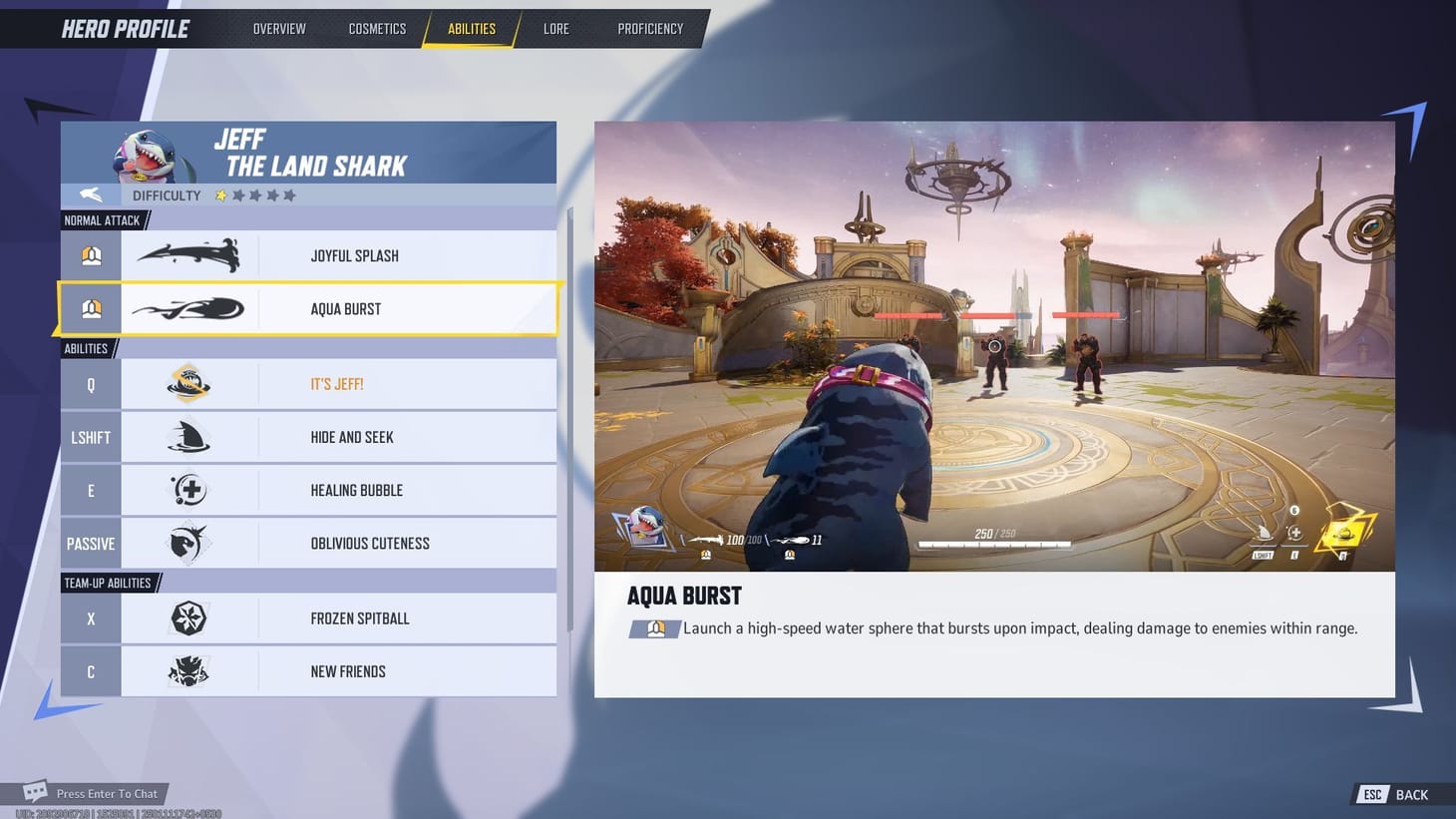This screenshot has height=819, width=1456.
Task: Switch to the Overview tab
Action: click(x=279, y=28)
